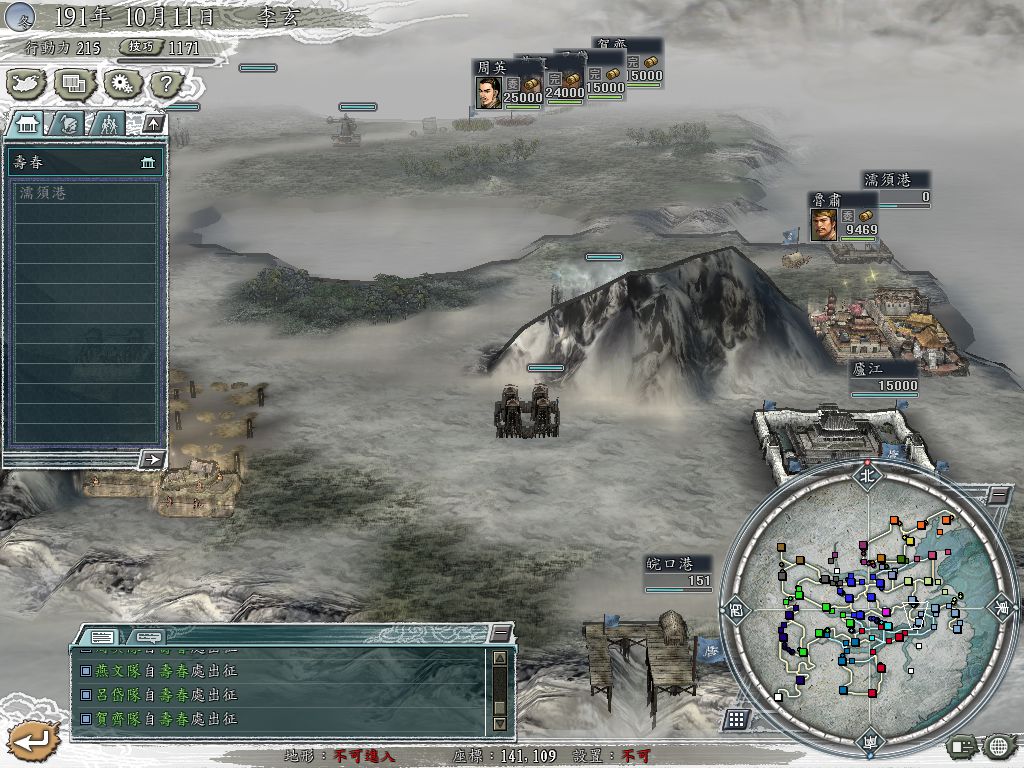Open the question mark help button
Screen dimensions: 1024x768
point(168,84)
